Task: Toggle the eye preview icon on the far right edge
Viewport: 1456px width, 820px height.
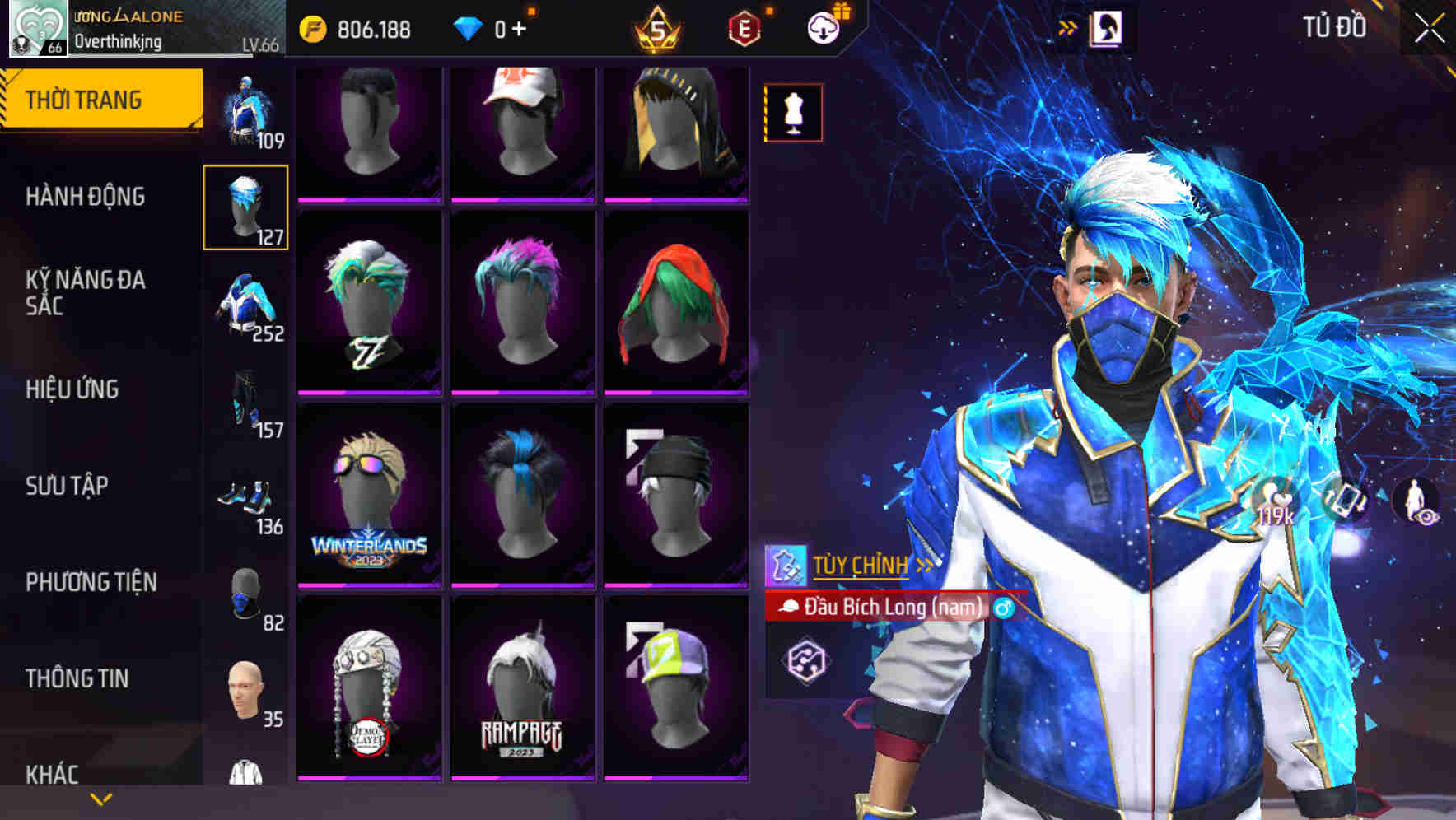Action: point(1426,515)
